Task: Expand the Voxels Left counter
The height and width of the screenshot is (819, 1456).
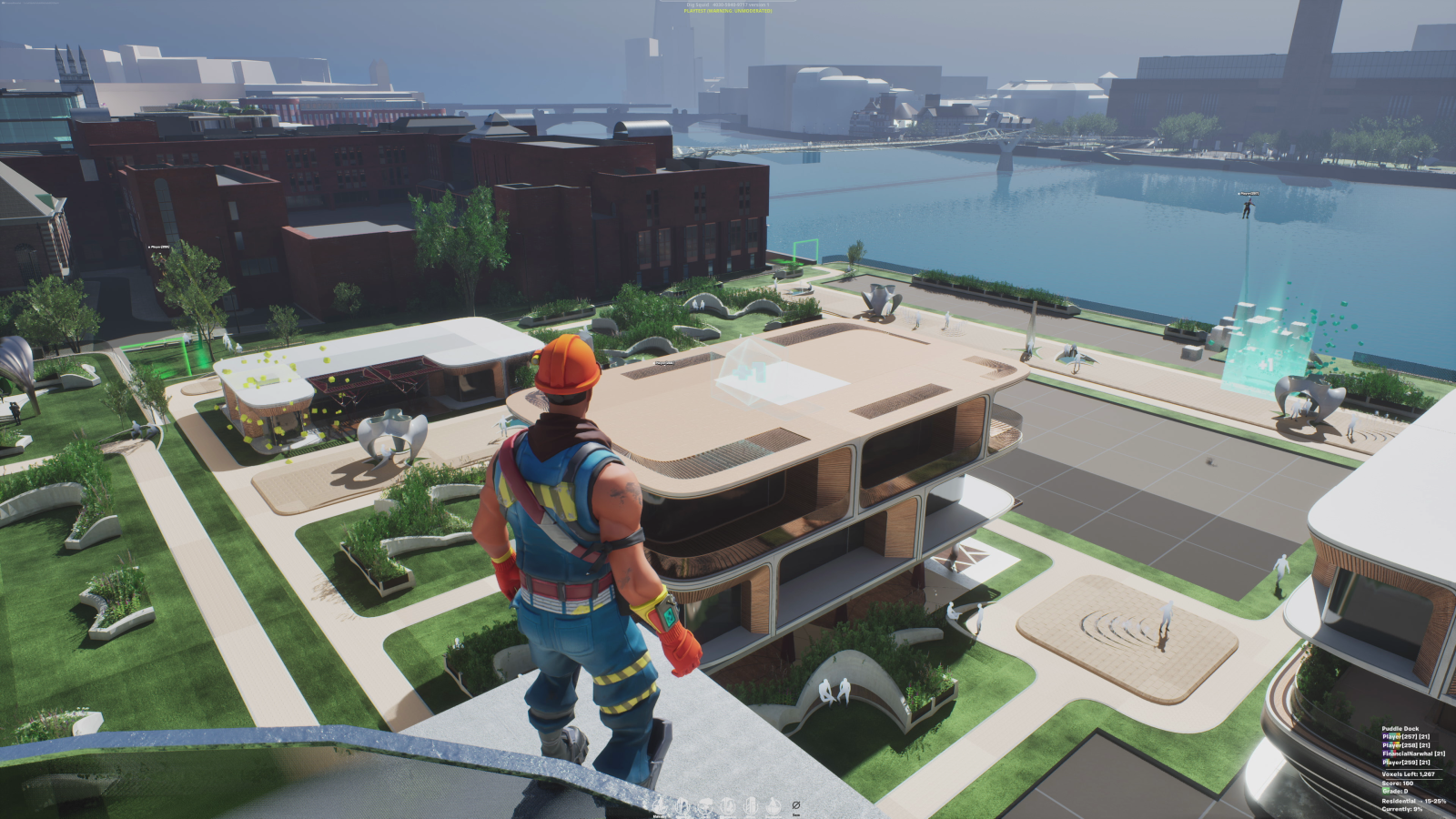Action: point(1408,774)
